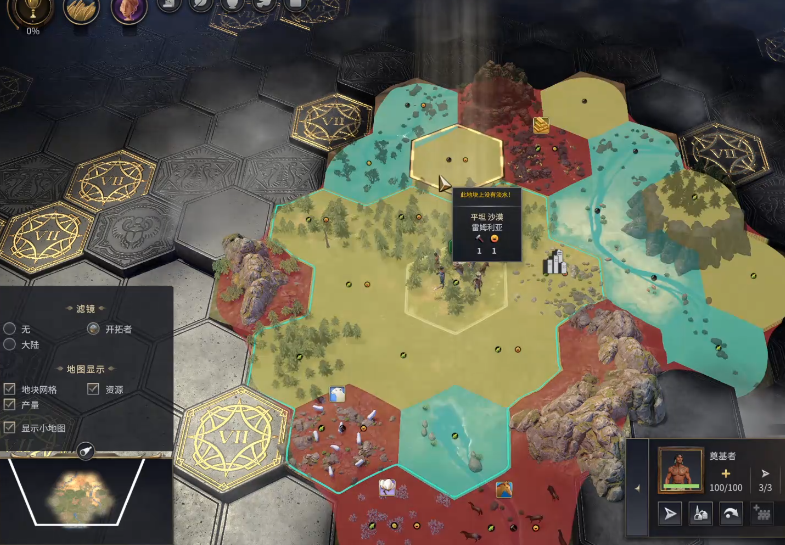Open the trophy victory progress icon
Image resolution: width=785 pixels, height=545 pixels.
click(x=33, y=10)
